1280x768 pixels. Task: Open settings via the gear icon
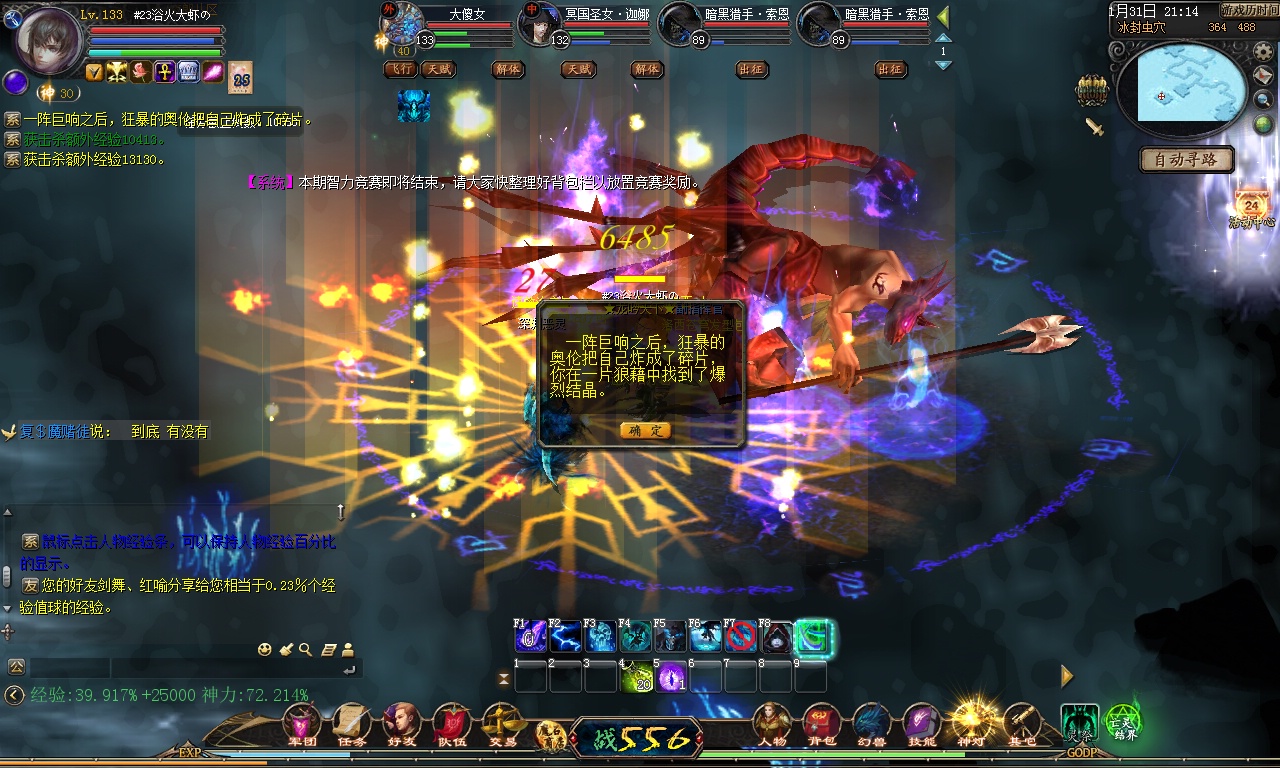(x=1263, y=52)
